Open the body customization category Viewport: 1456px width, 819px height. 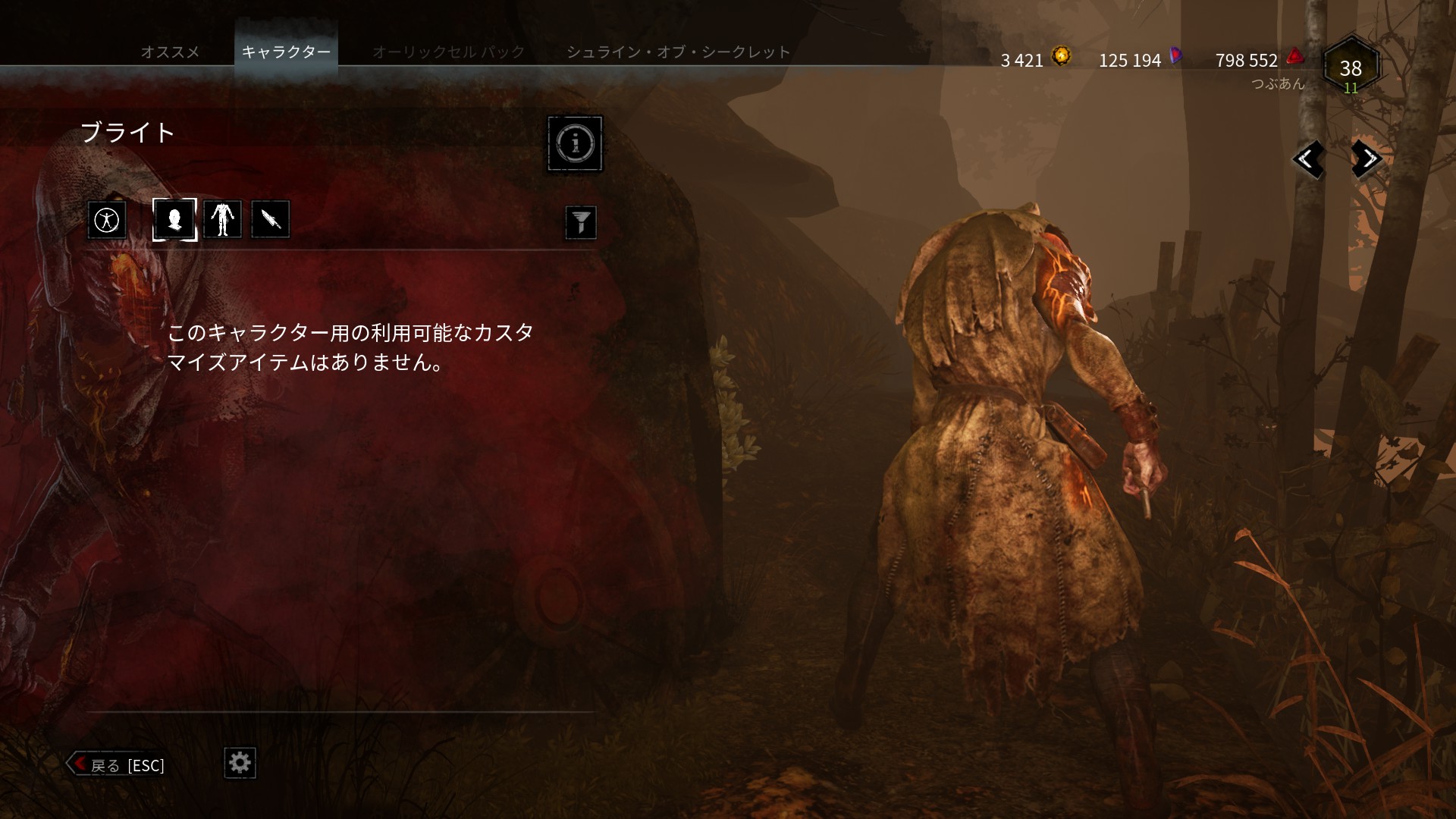(222, 219)
